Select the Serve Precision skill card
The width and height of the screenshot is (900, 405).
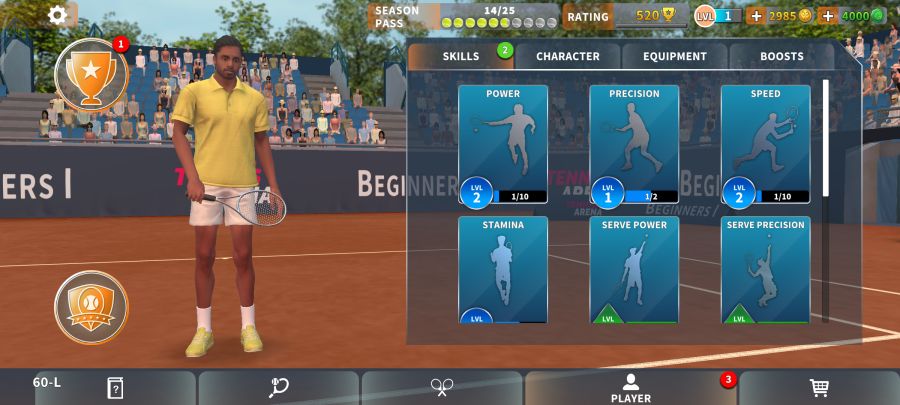click(x=765, y=269)
